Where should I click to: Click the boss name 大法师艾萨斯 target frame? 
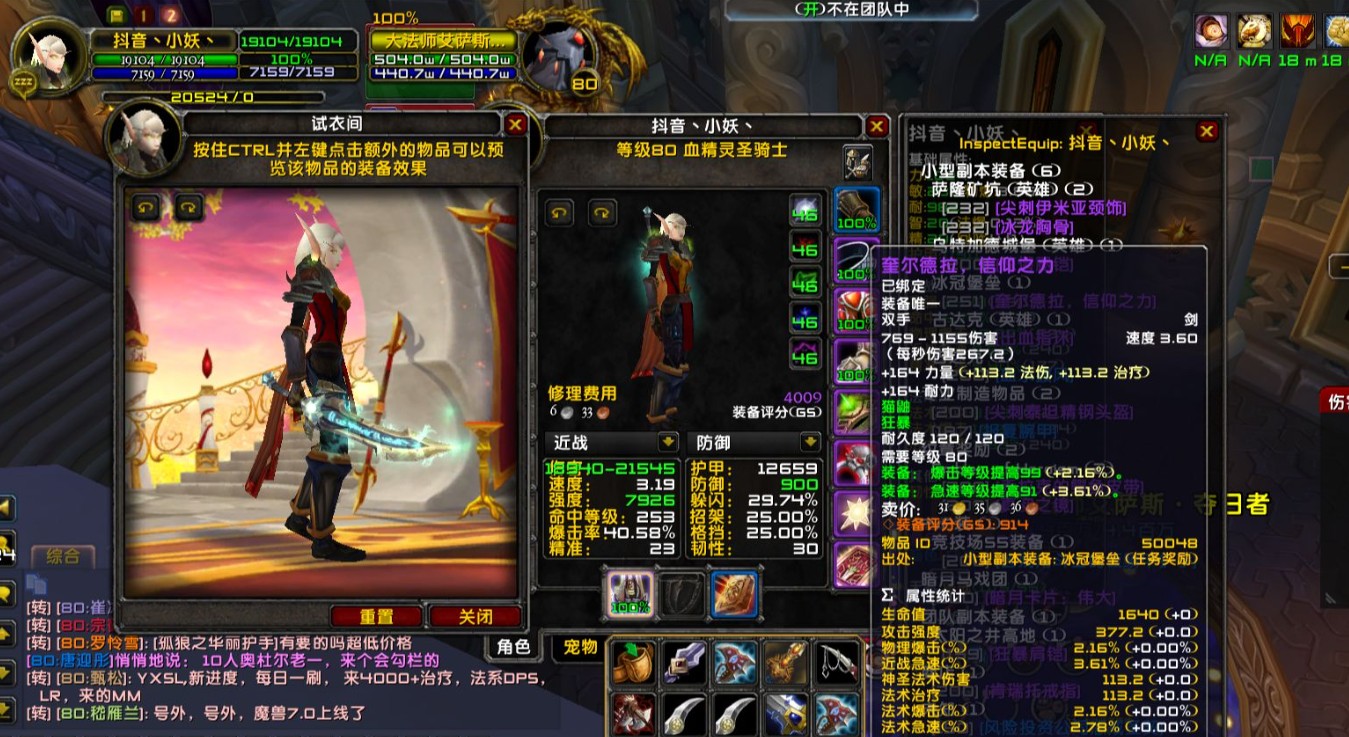[443, 42]
